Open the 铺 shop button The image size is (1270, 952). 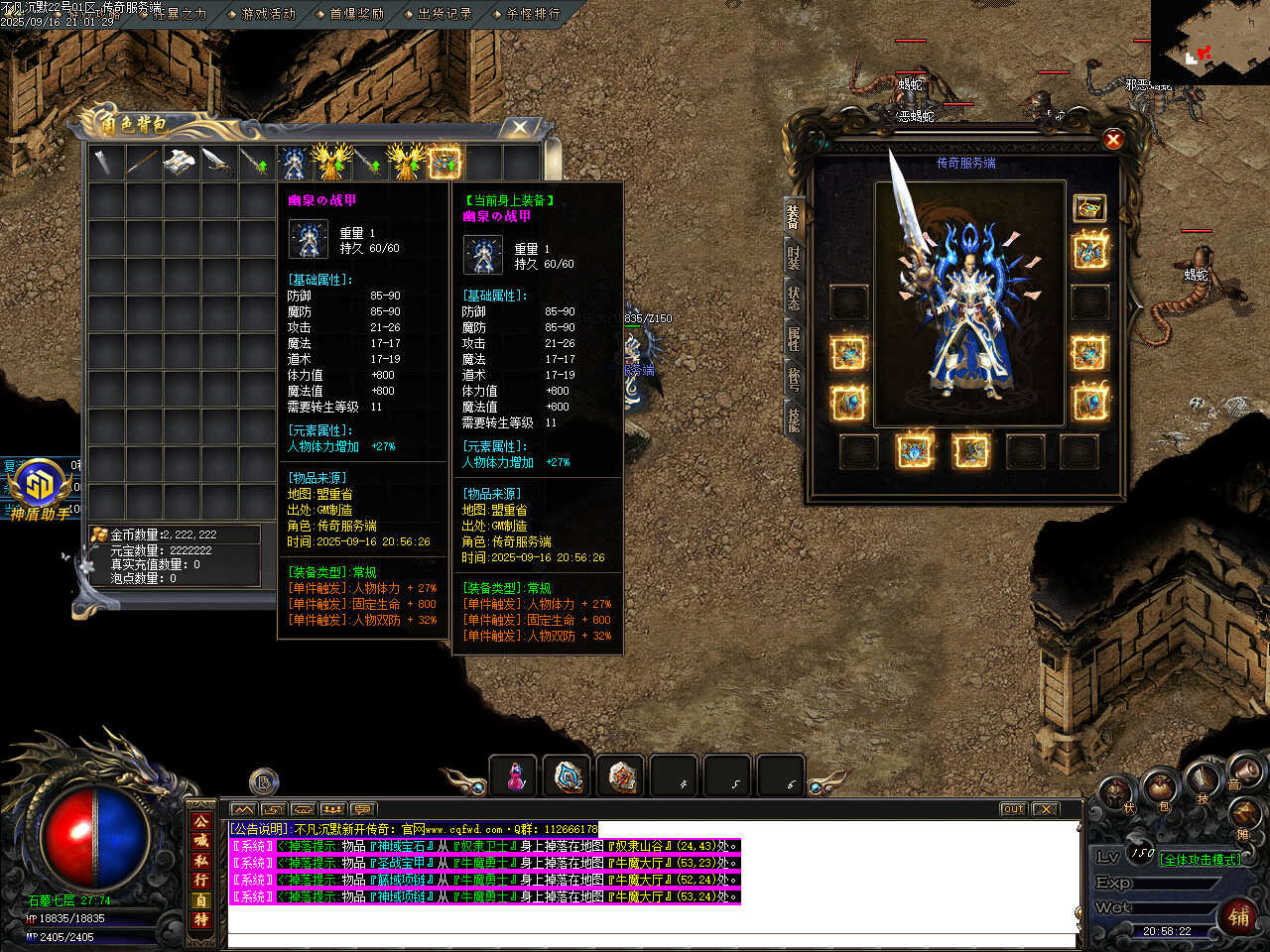click(1239, 916)
